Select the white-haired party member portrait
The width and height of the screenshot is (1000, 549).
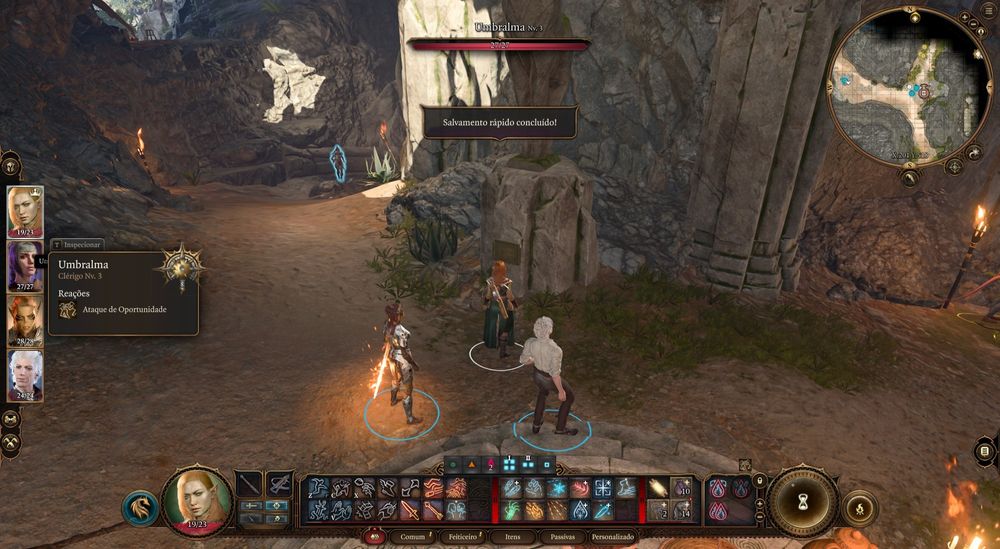pyautogui.click(x=25, y=374)
